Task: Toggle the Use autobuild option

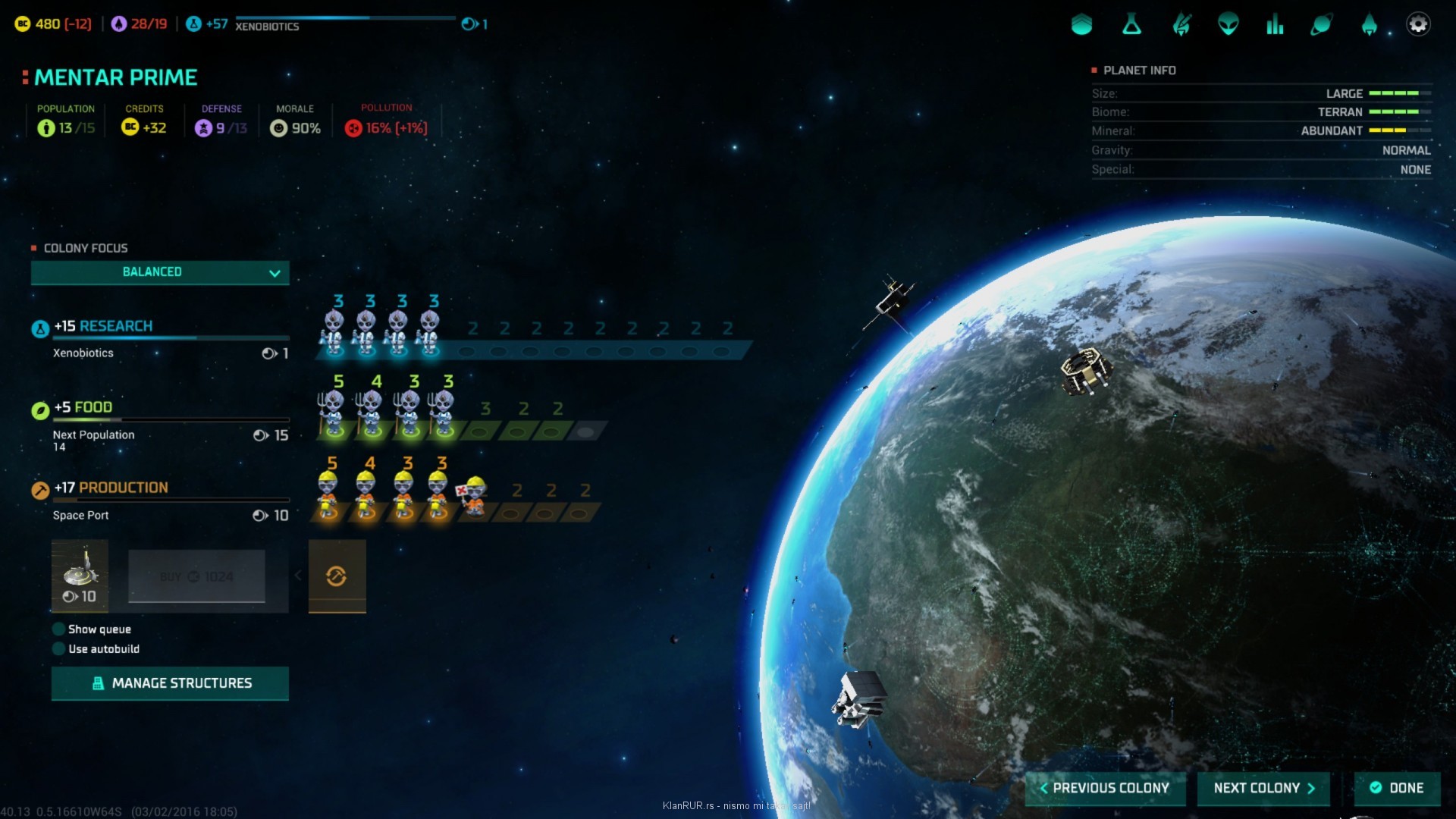Action: 58,649
